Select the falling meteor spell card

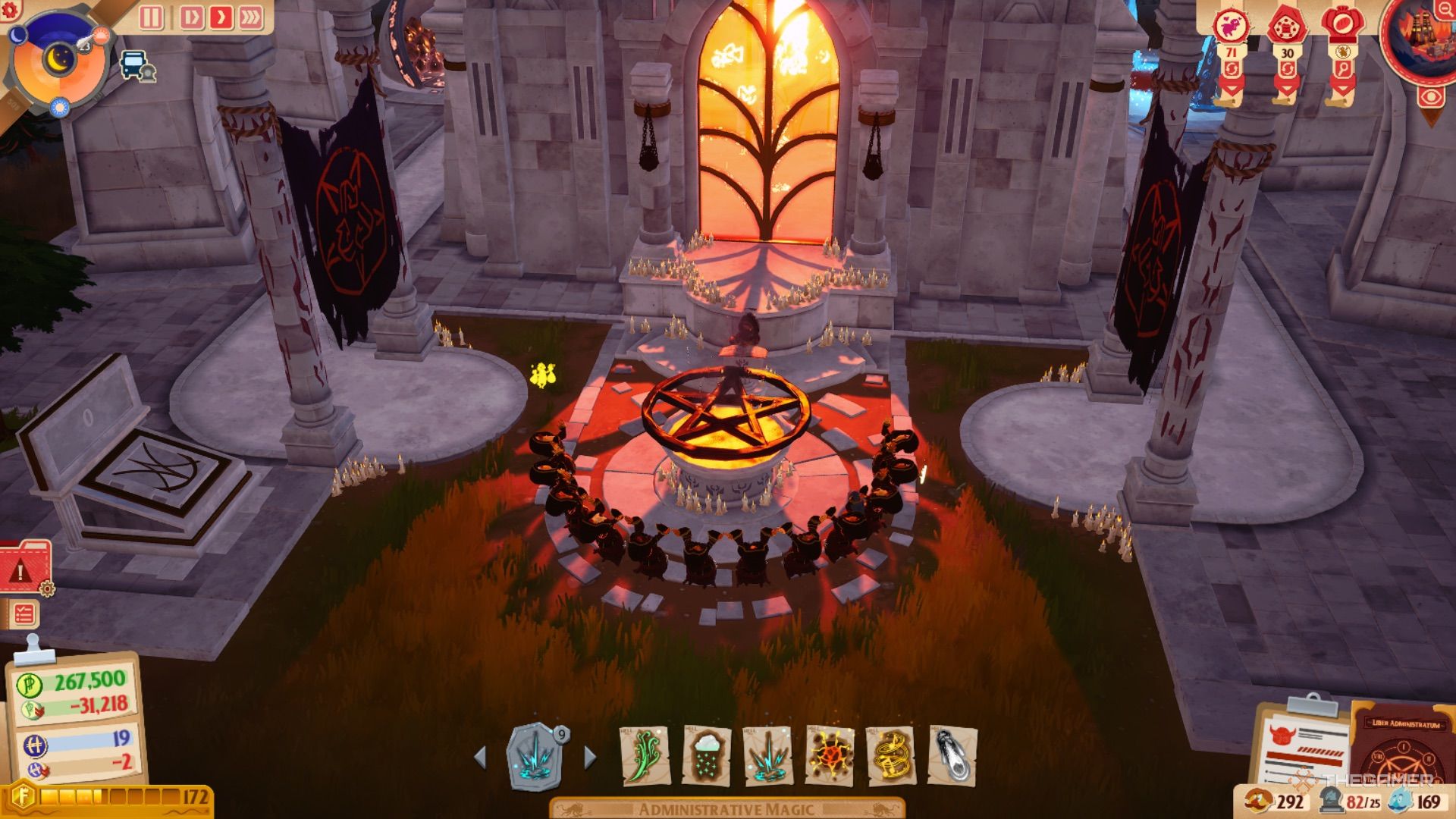952,755
